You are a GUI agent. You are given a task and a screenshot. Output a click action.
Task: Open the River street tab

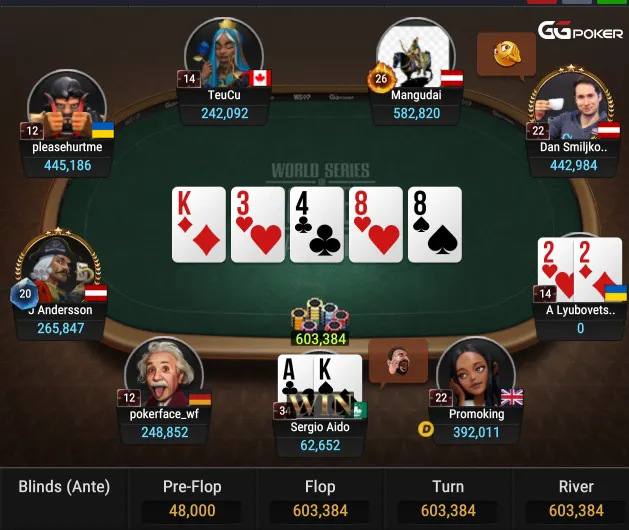576,498
